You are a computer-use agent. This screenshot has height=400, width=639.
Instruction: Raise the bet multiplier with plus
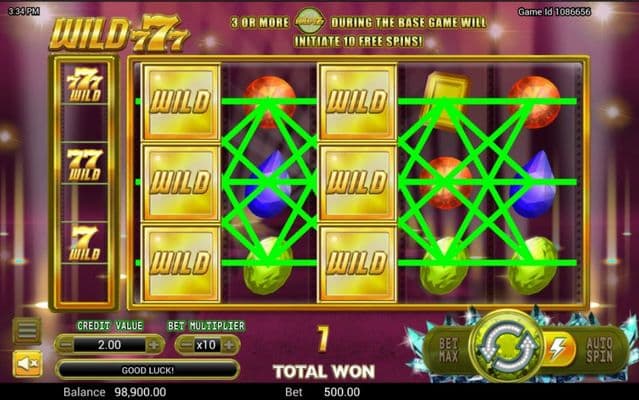[230, 344]
